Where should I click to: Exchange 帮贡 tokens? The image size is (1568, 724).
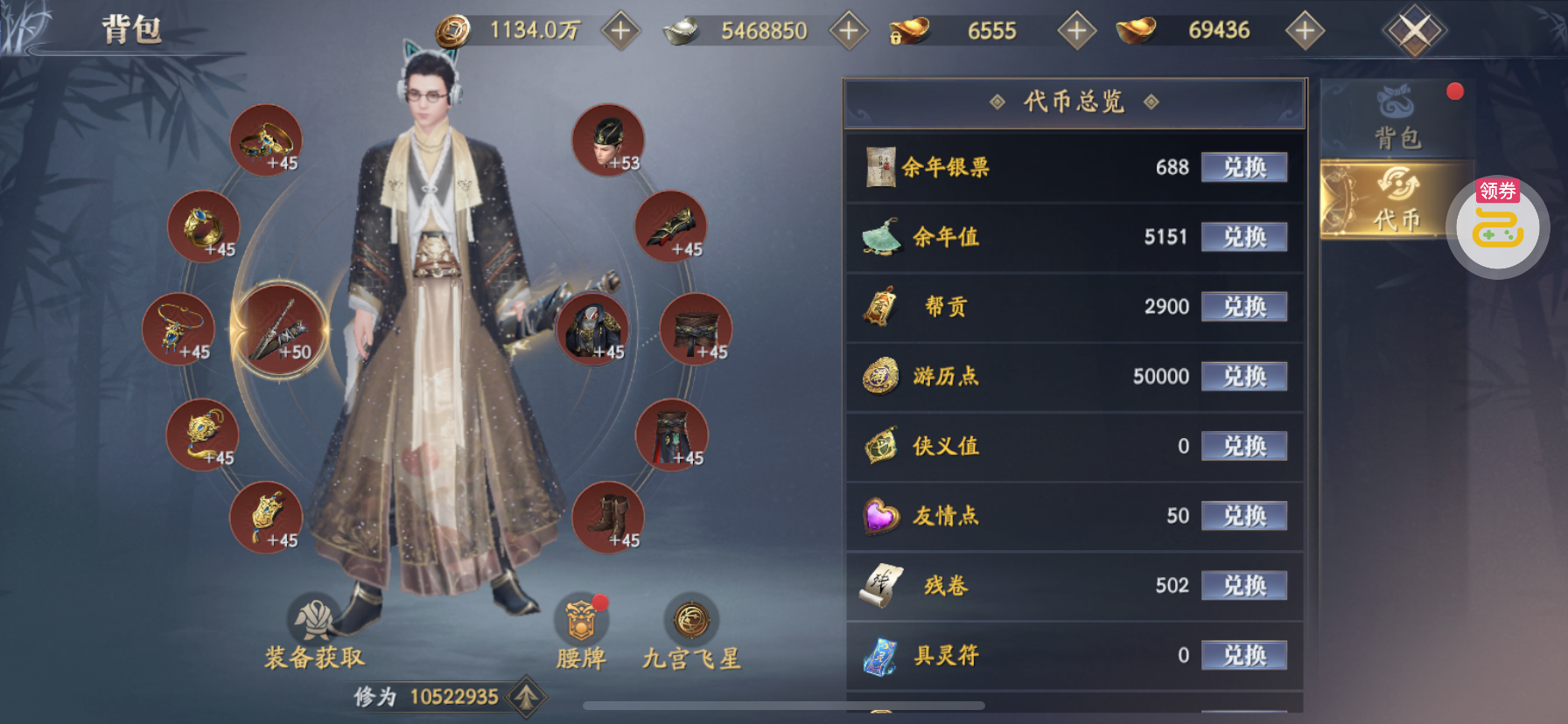[1243, 307]
